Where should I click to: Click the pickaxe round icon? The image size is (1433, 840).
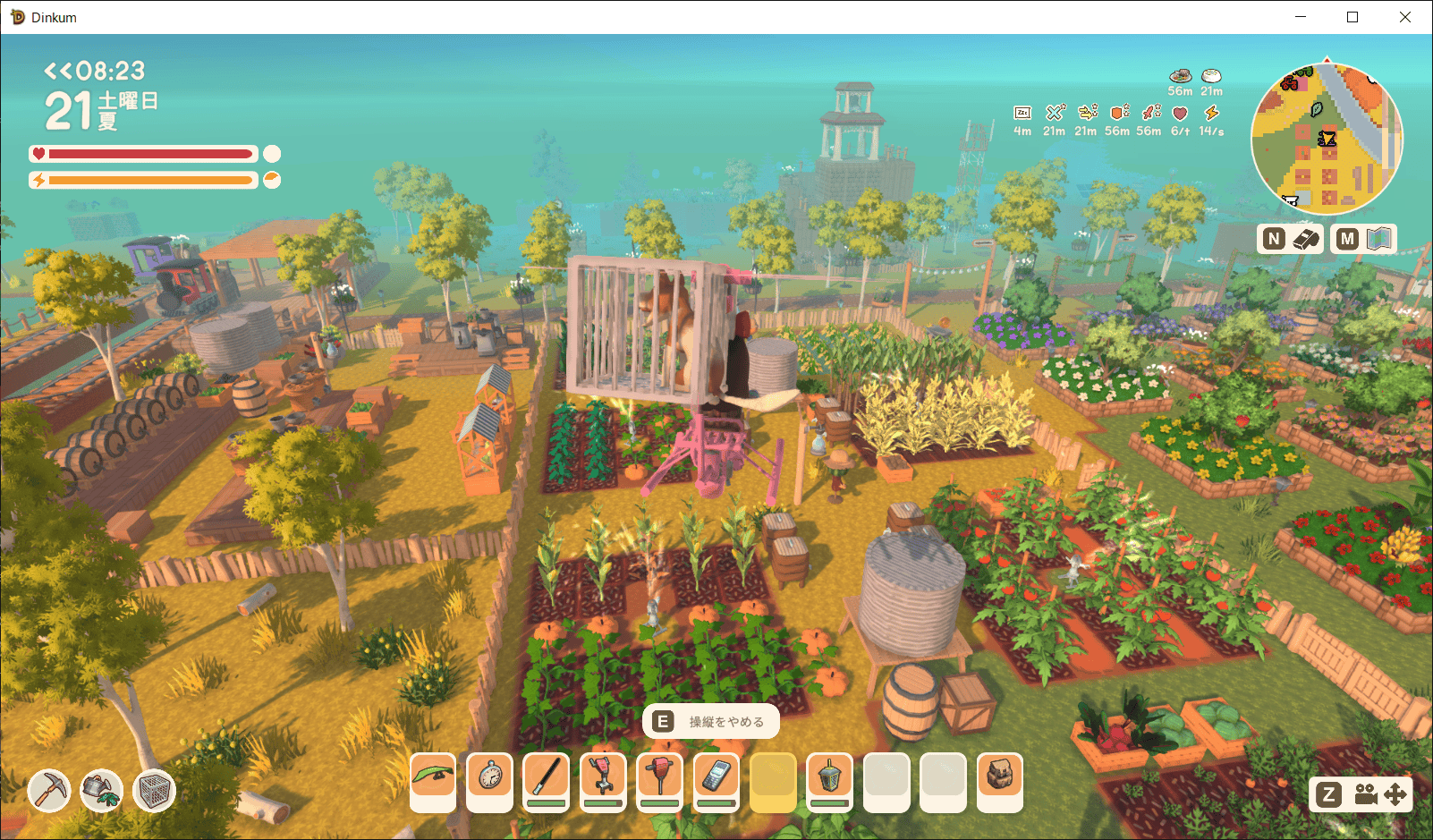(x=48, y=790)
